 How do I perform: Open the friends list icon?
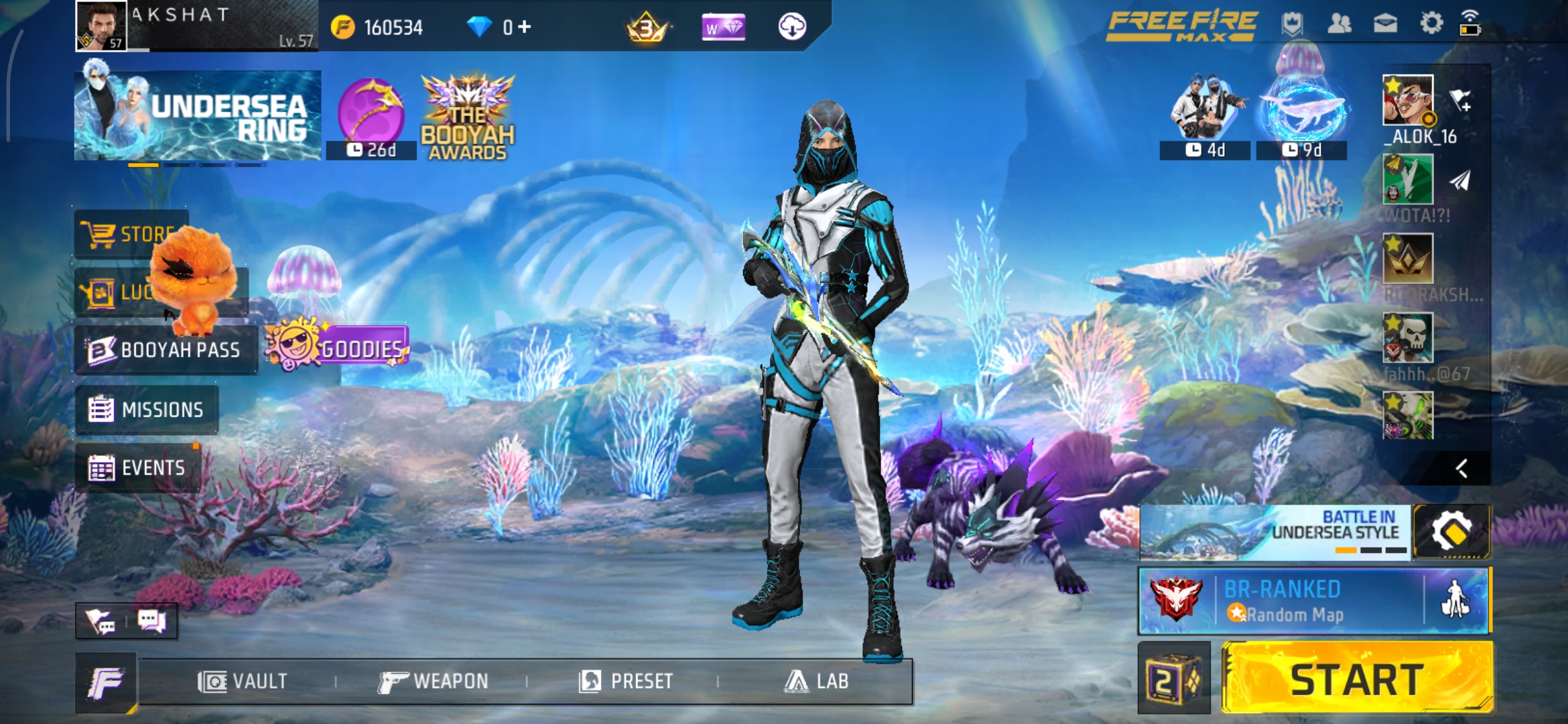point(1339,23)
